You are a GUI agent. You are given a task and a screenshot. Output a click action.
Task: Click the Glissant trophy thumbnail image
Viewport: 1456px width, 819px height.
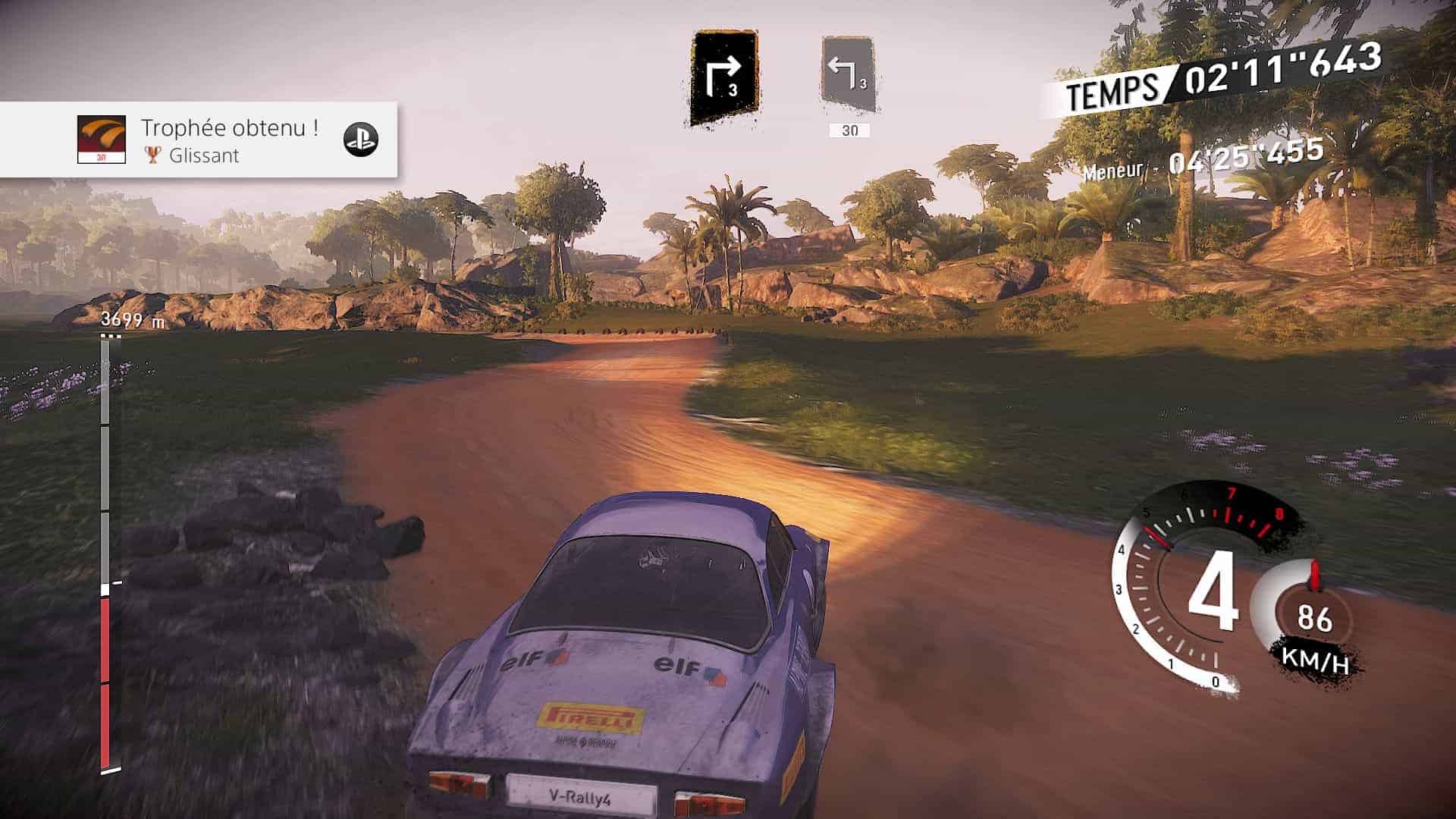point(102,140)
